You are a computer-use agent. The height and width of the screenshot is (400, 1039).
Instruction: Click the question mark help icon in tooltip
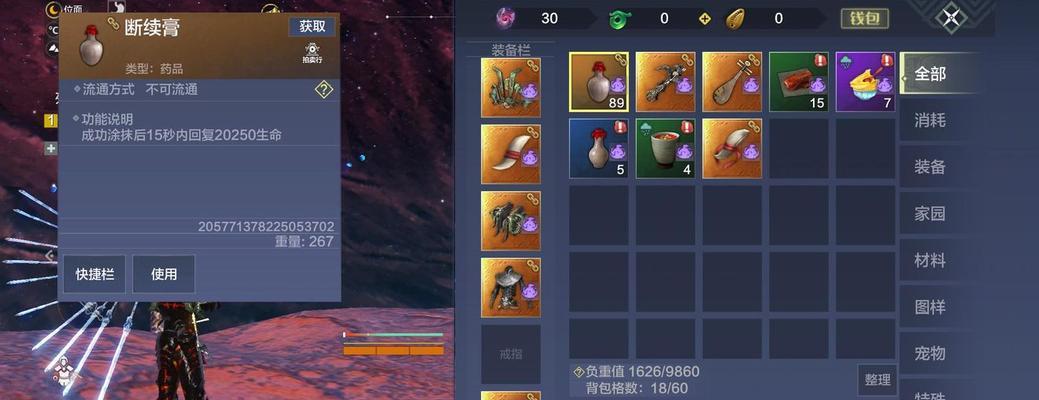coord(323,89)
